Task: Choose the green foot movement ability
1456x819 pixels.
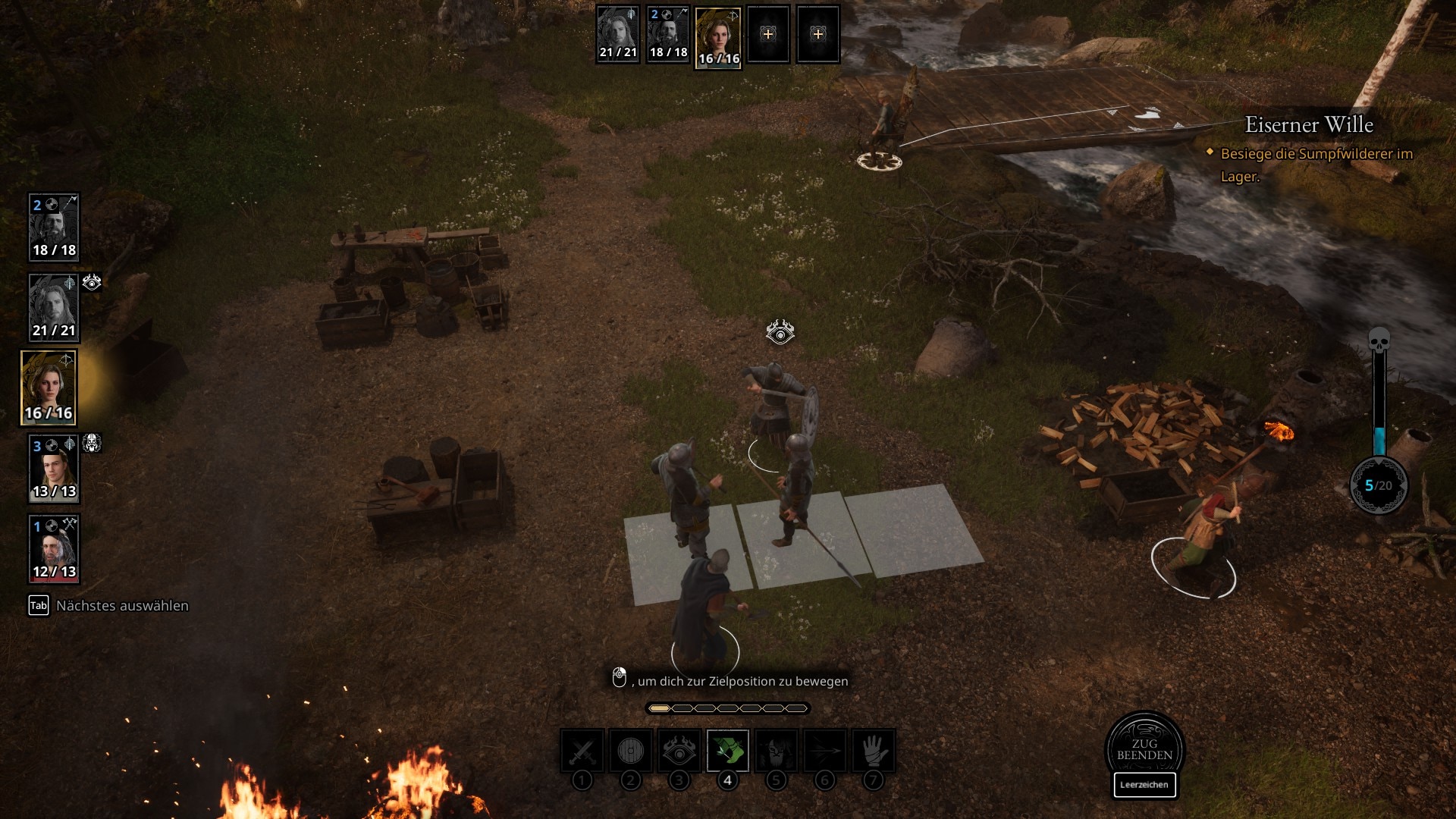Action: [x=727, y=751]
